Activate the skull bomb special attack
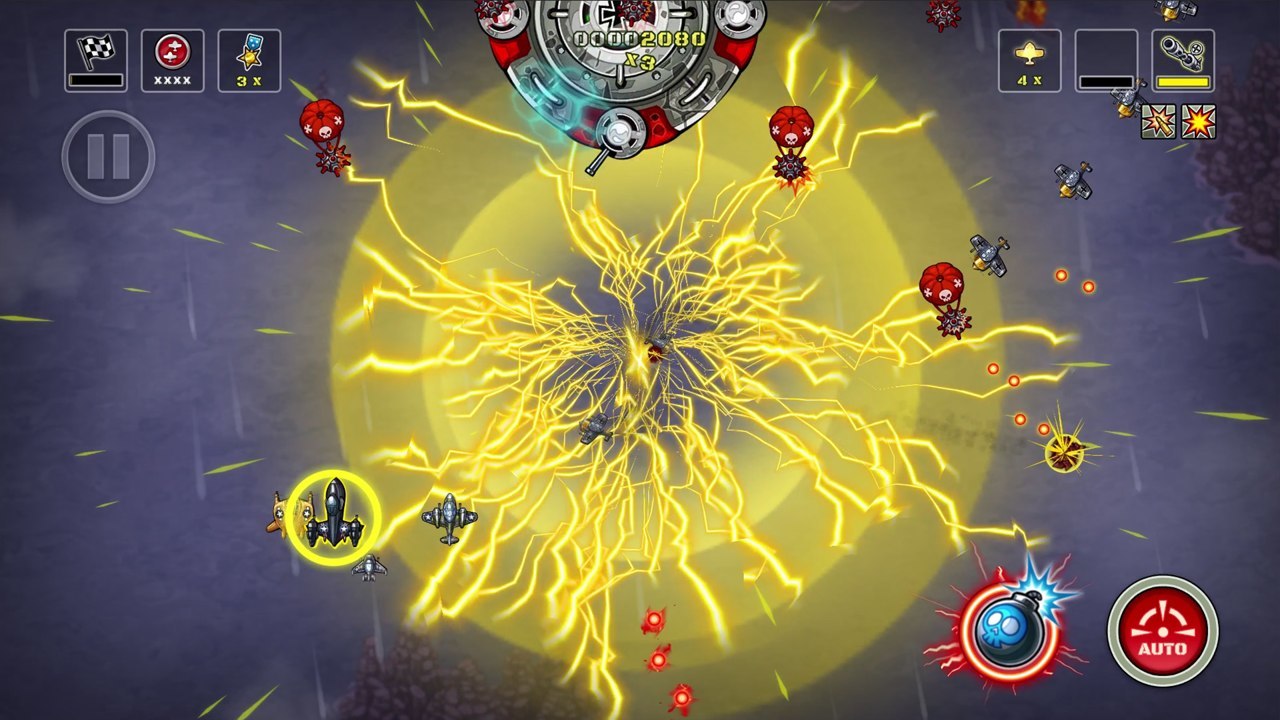1280x720 pixels. coord(1010,630)
